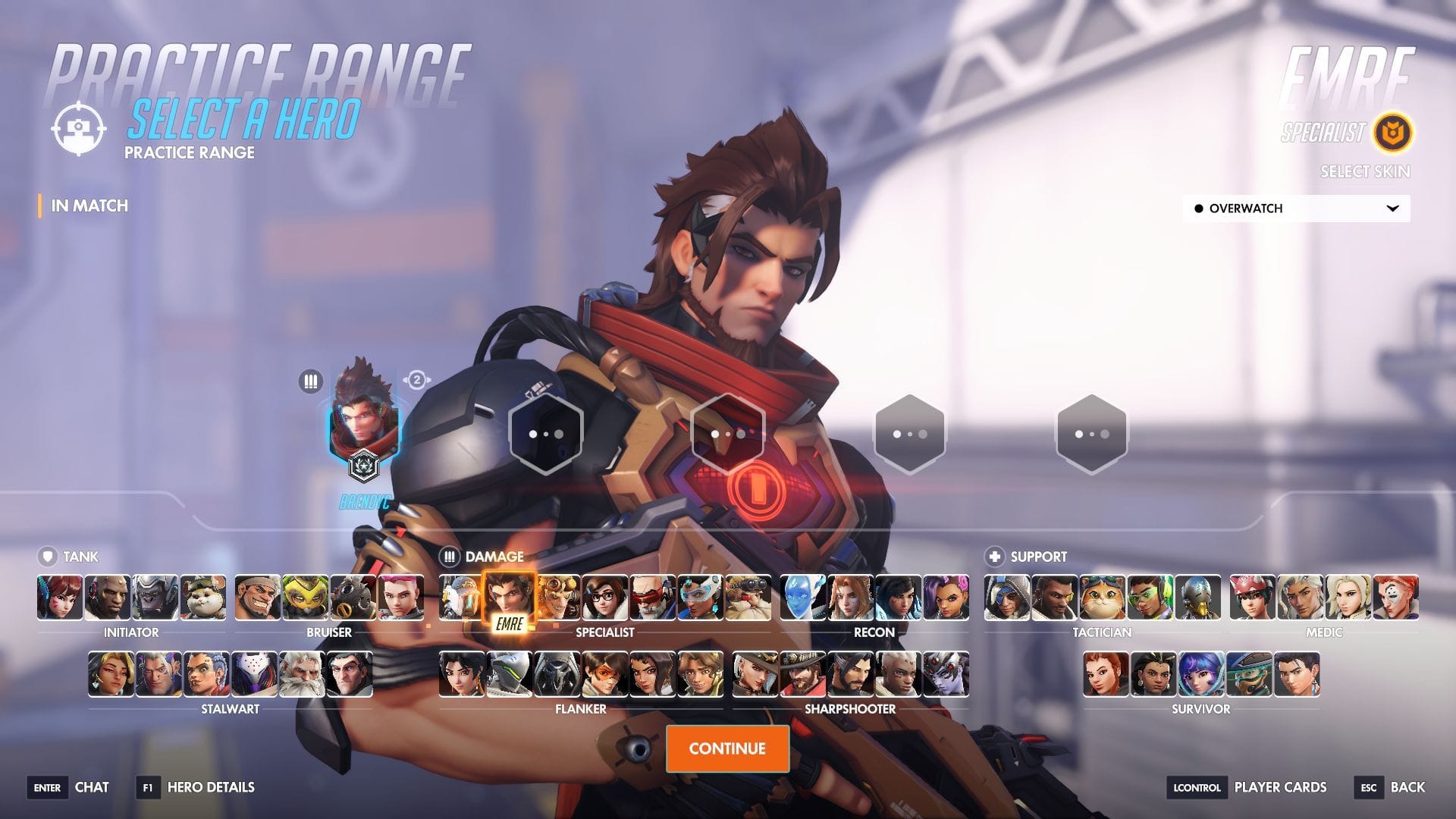This screenshot has width=1456, height=819.
Task: Choose the Wrecking Ball hamster portrait
Action: [x=203, y=598]
